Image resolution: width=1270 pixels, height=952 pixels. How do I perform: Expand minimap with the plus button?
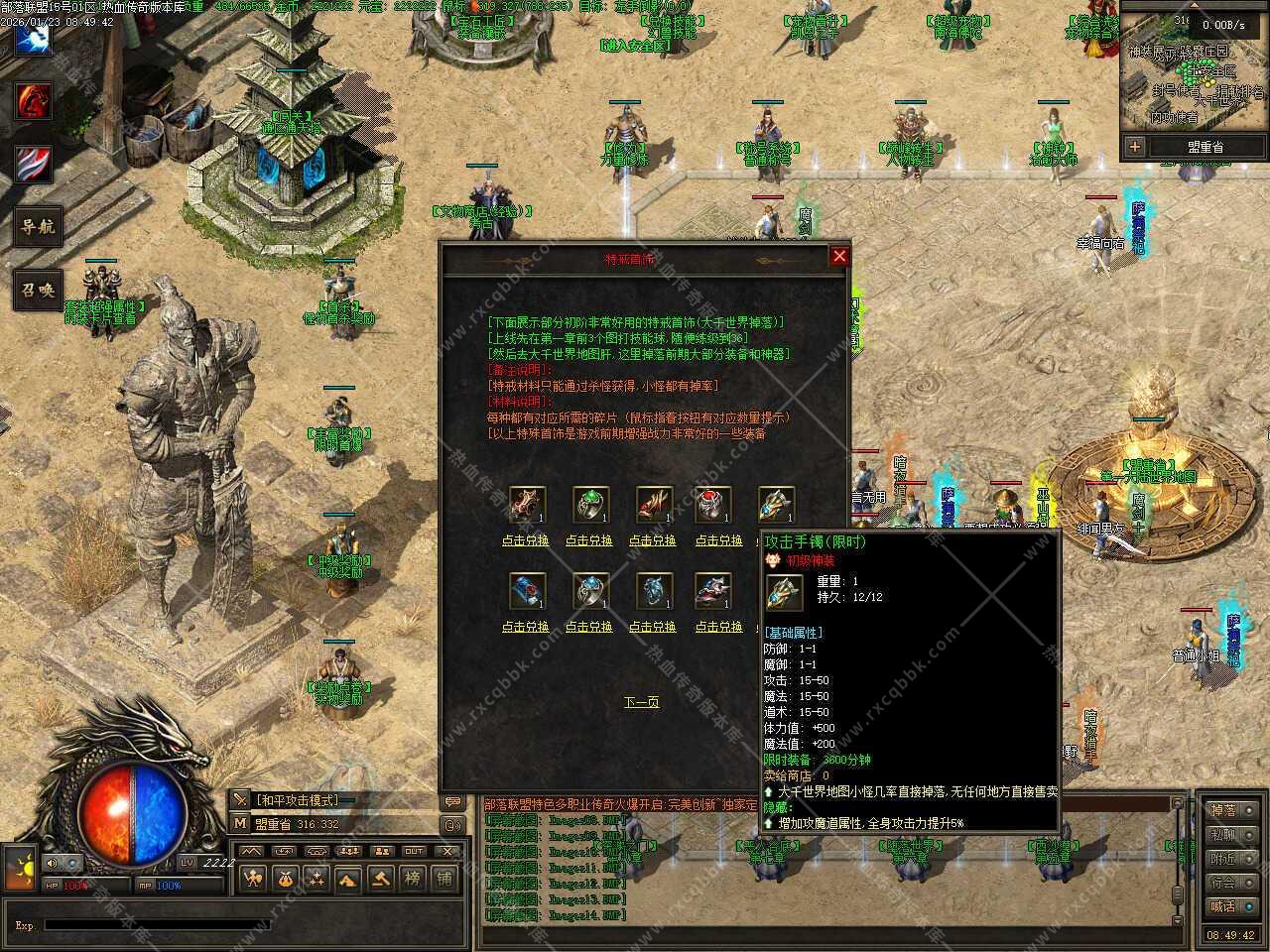1135,147
